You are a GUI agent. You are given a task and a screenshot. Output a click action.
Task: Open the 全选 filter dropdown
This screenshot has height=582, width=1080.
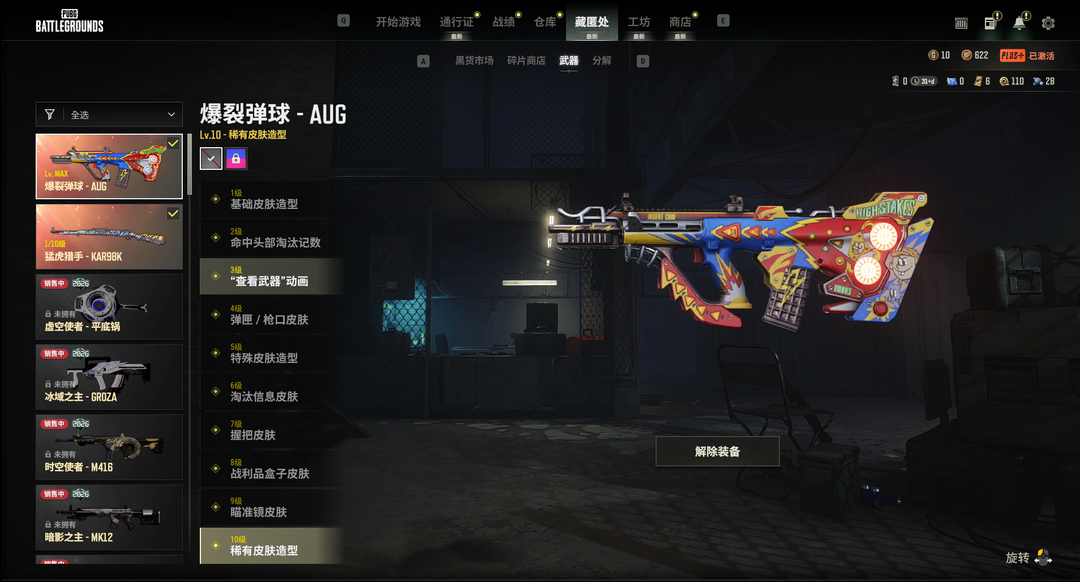coord(109,115)
